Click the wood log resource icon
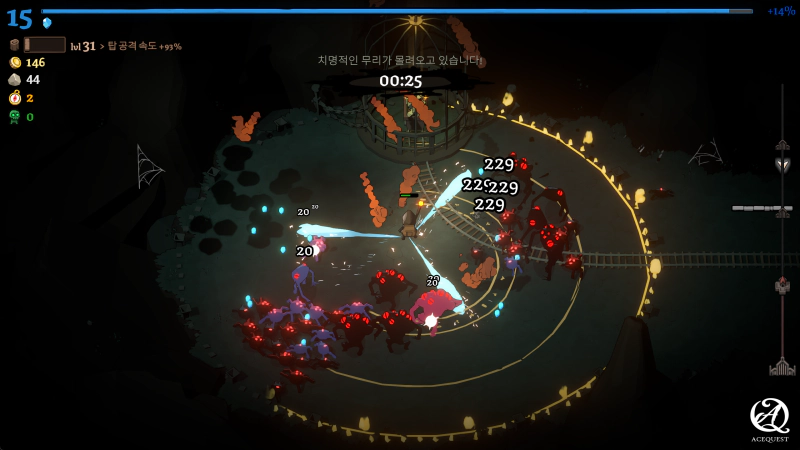Viewport: 800px width, 450px height. (x=14, y=45)
